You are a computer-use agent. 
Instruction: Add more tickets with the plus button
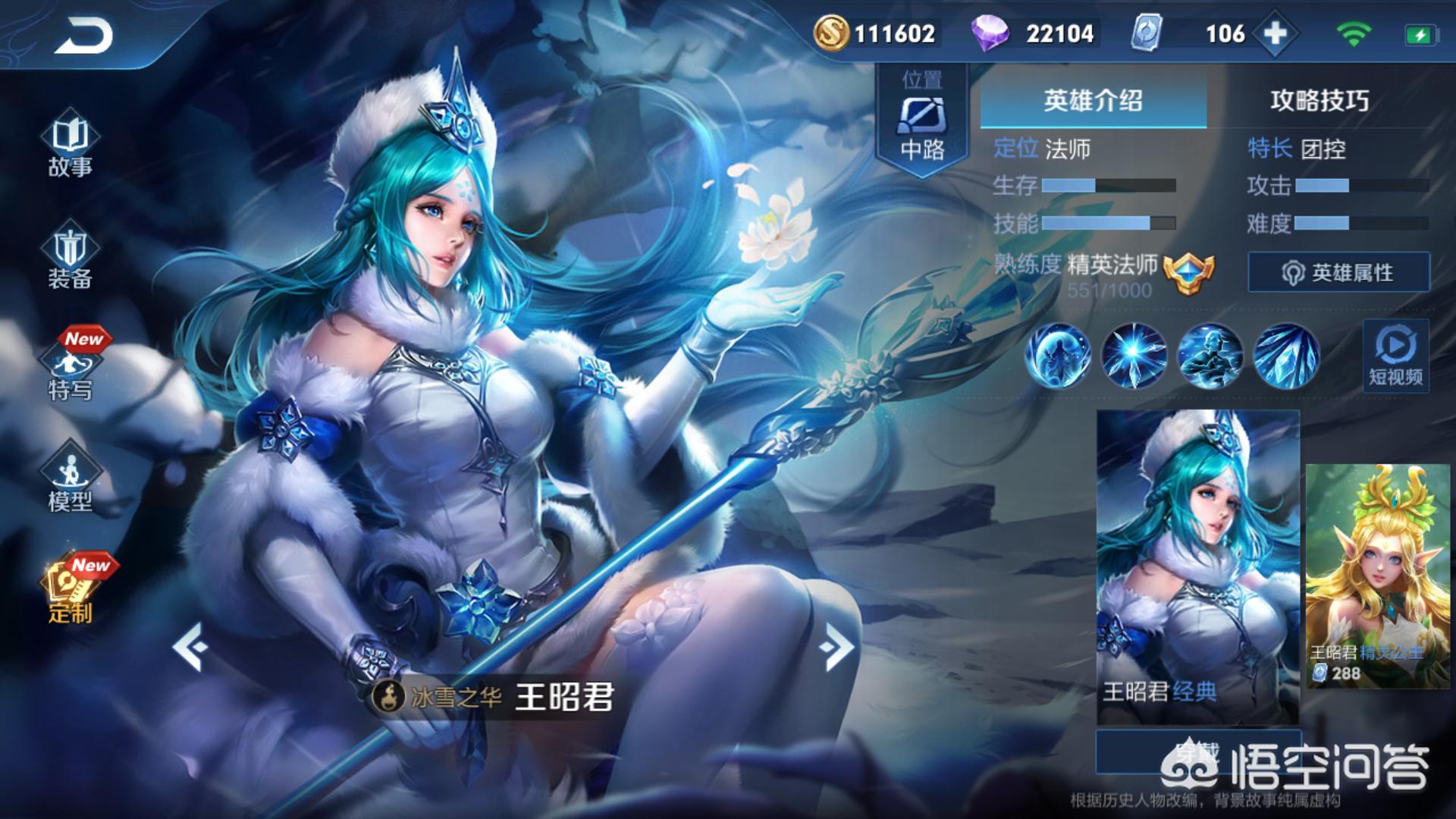tap(1276, 33)
